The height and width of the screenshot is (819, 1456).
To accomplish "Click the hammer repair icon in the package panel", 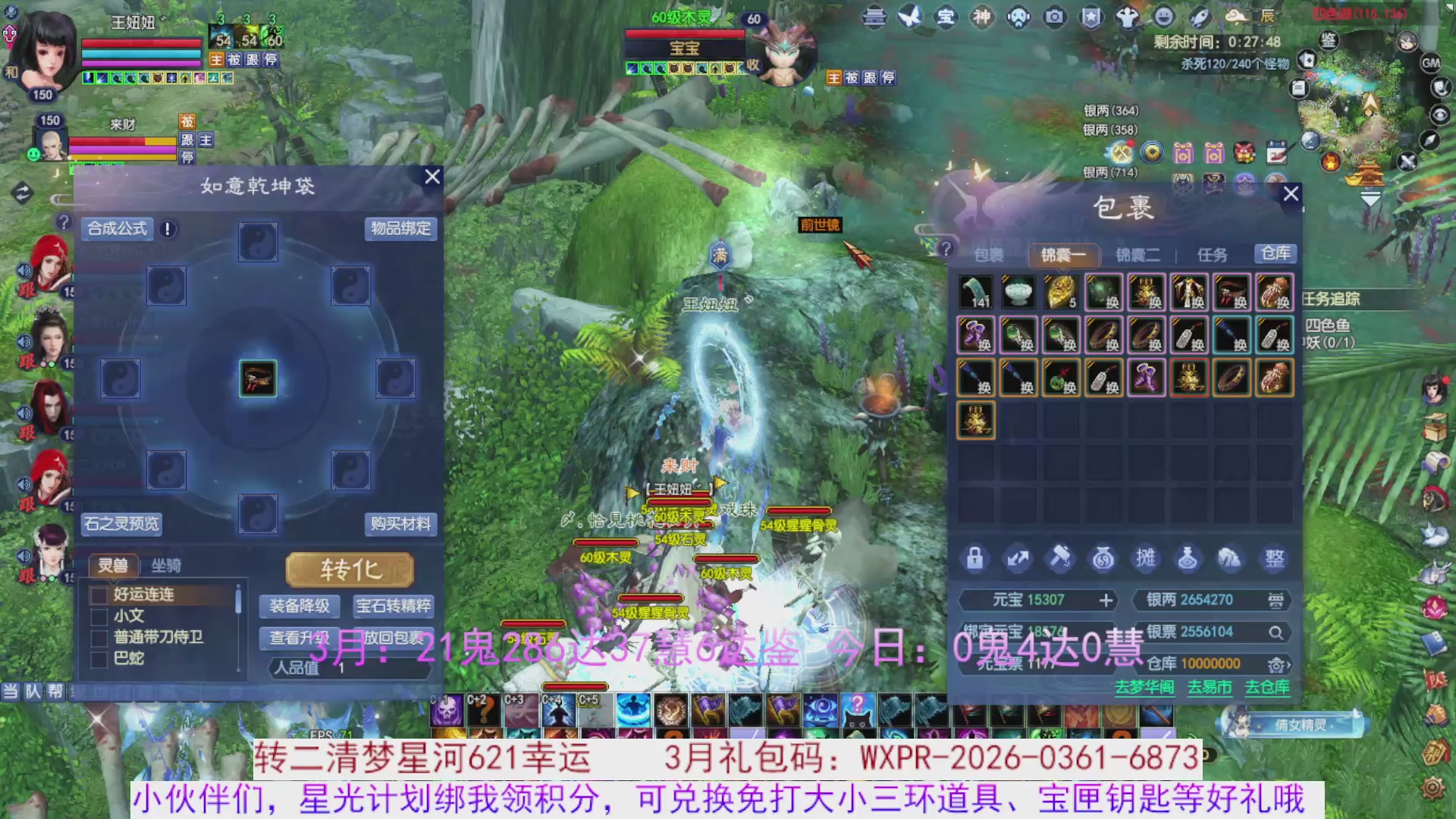I will pyautogui.click(x=1061, y=559).
